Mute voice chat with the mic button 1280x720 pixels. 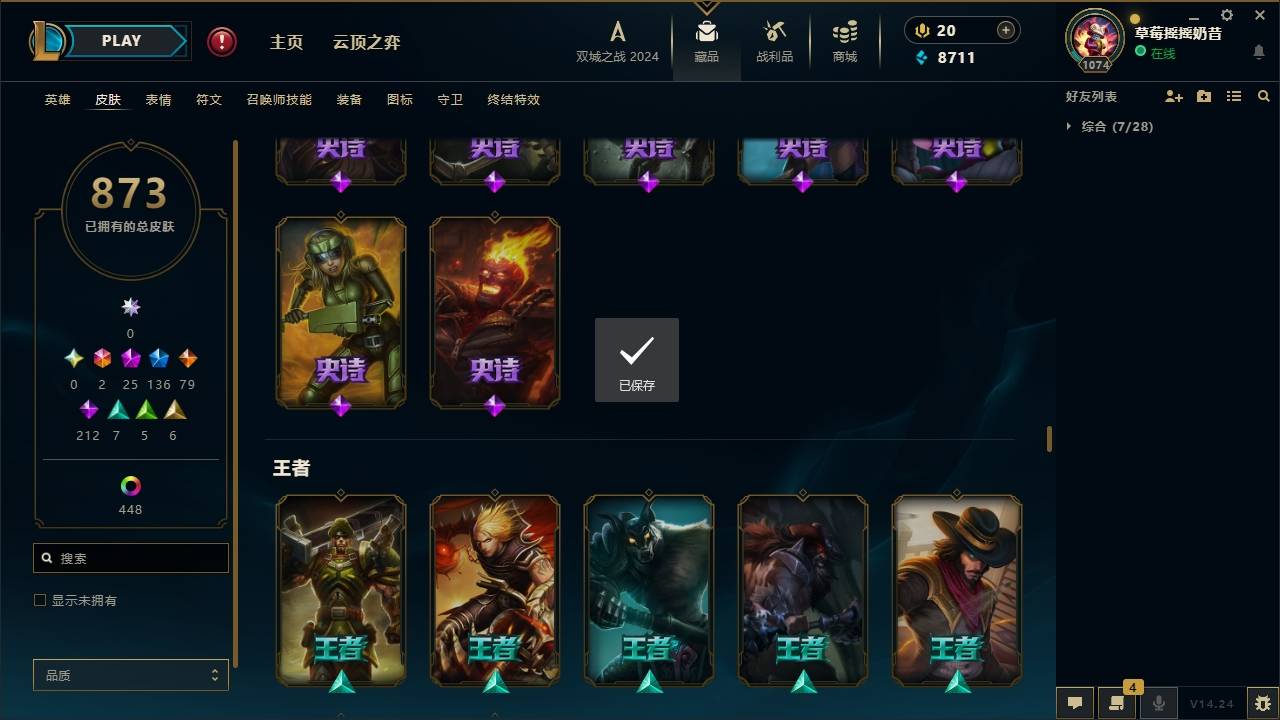click(x=1158, y=703)
